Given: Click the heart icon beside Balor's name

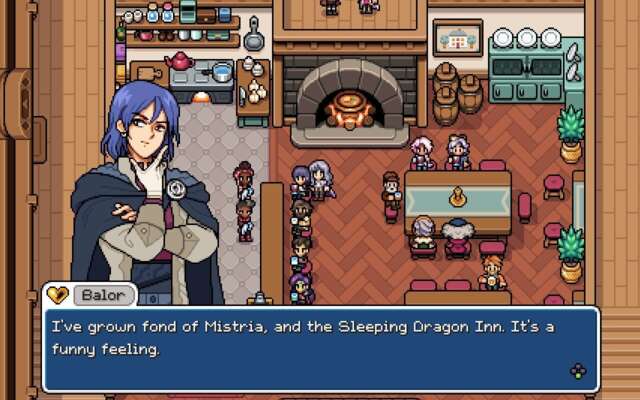Looking at the screenshot, I should 57,296.
